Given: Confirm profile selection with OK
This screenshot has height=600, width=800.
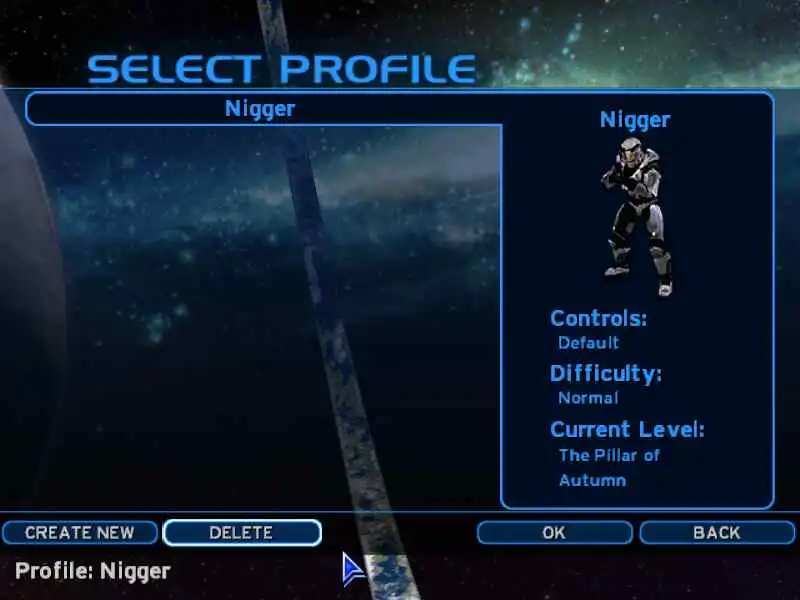Looking at the screenshot, I should pyautogui.click(x=554, y=532).
